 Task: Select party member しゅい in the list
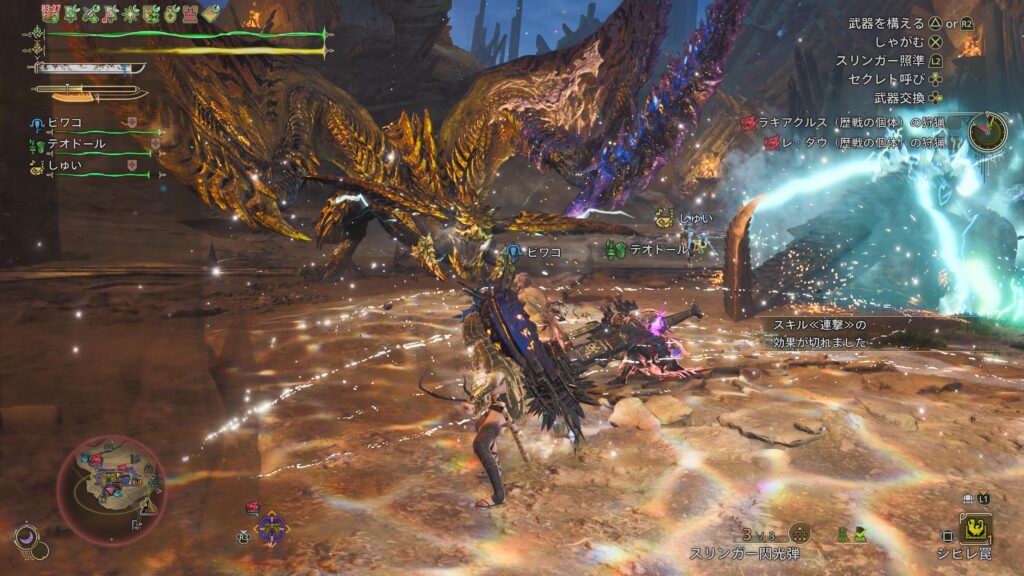[62, 165]
